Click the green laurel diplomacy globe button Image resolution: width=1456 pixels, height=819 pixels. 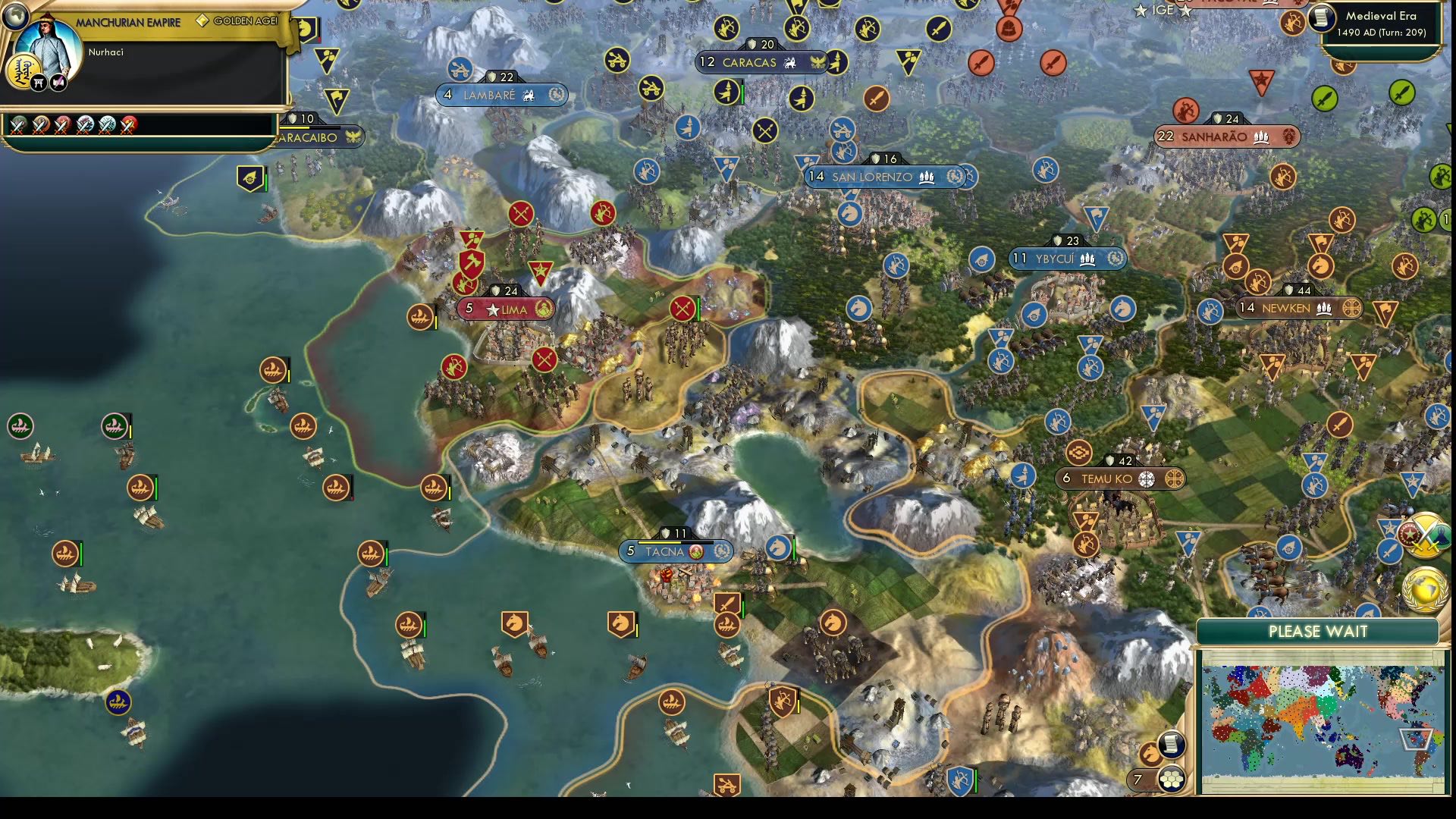coord(1425,591)
